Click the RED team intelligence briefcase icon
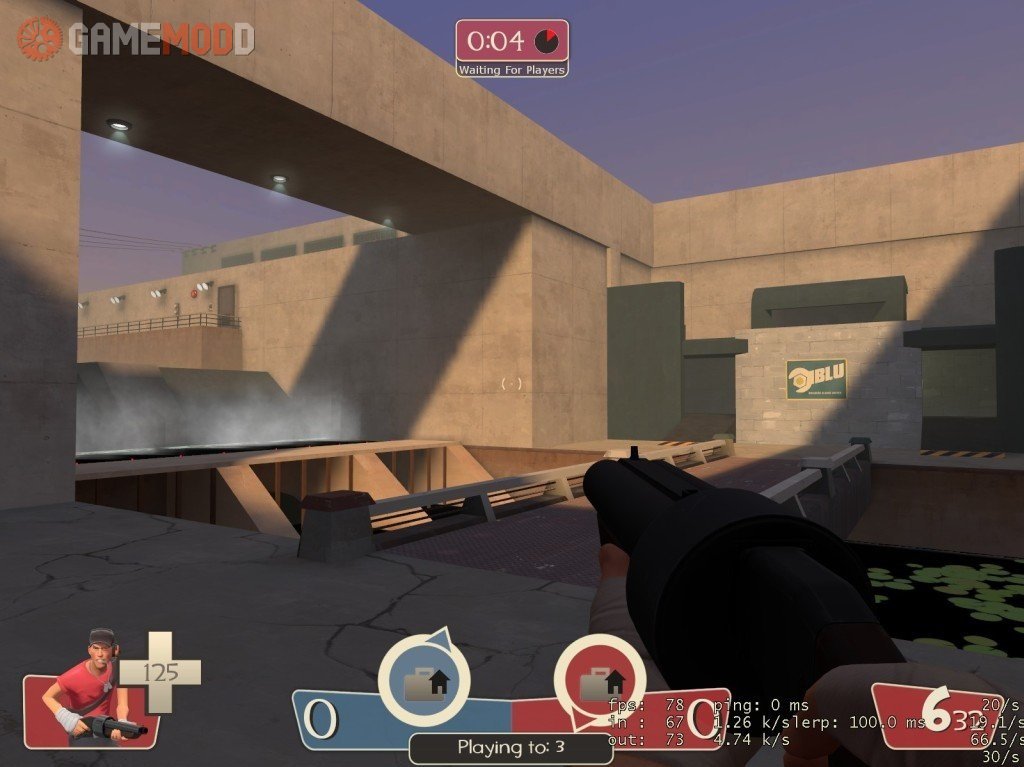 click(598, 682)
